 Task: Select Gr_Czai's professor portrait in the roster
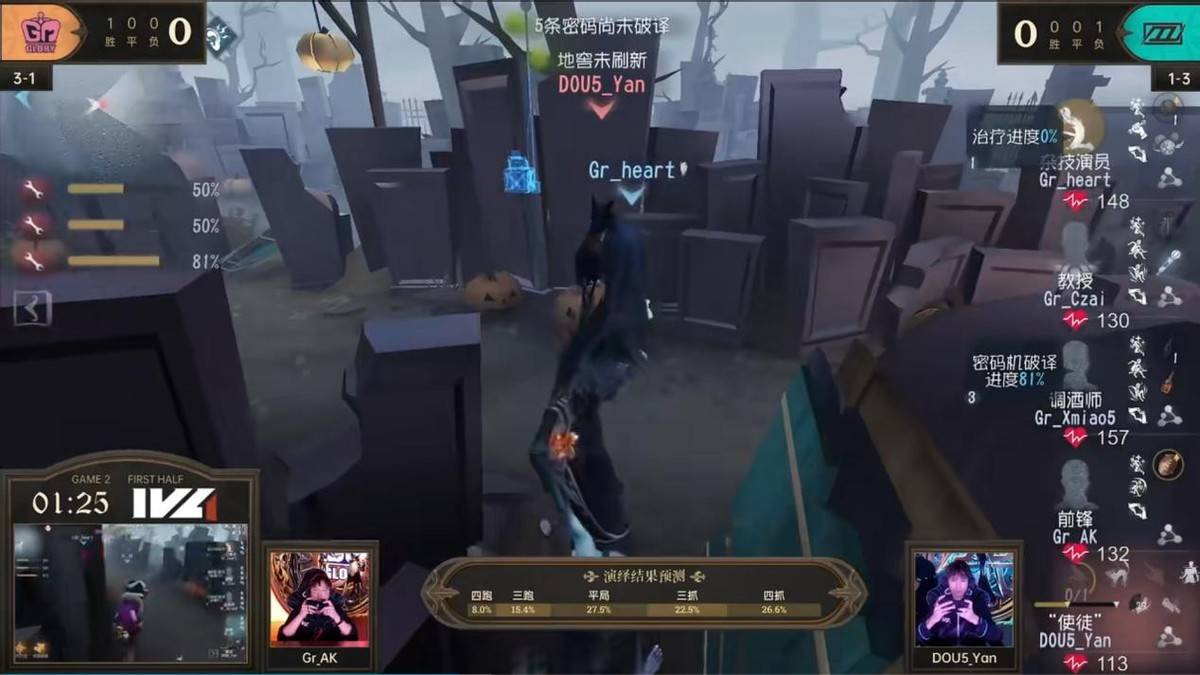point(1075,242)
